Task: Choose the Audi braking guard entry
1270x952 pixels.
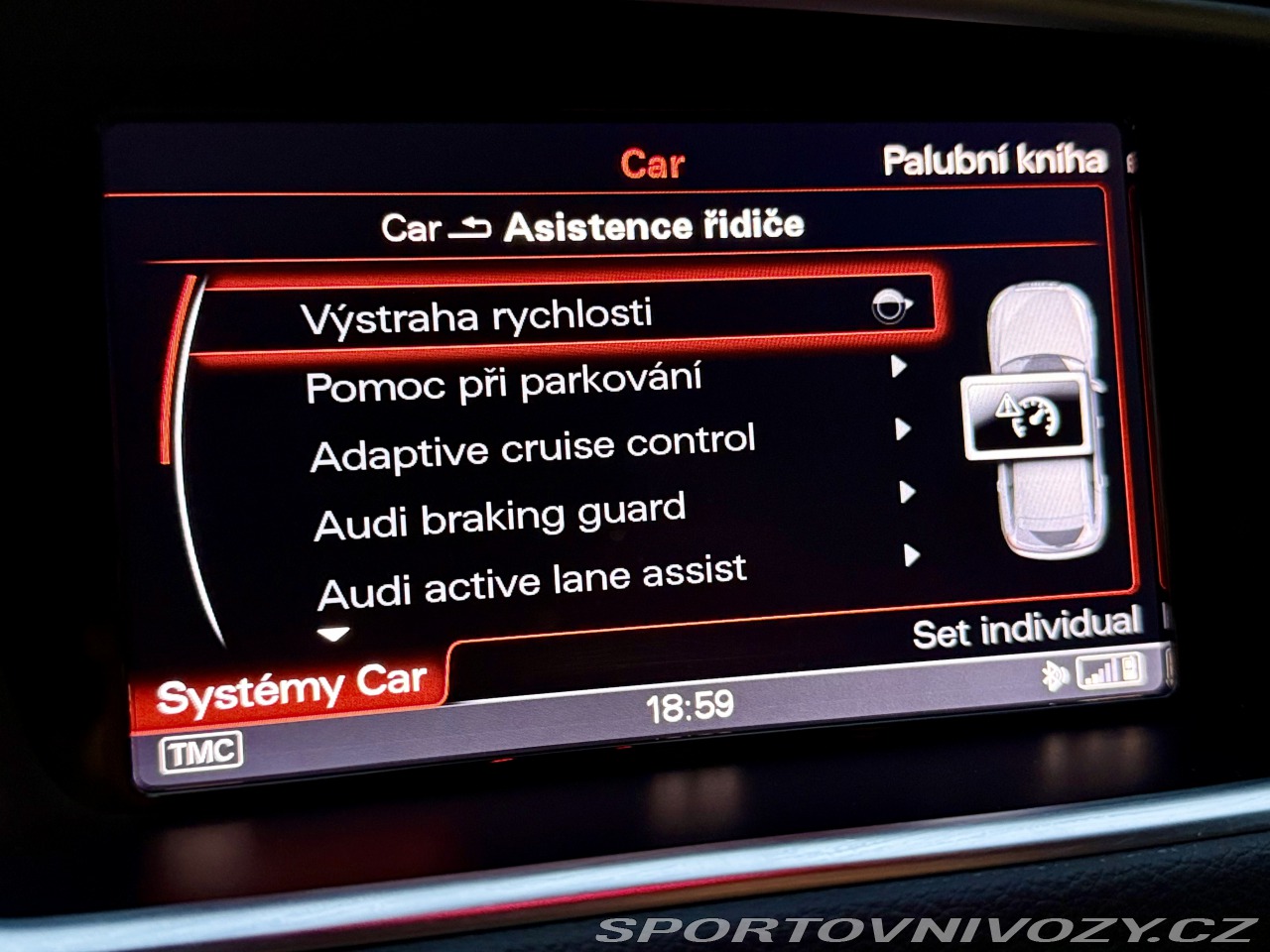Action: [500, 517]
